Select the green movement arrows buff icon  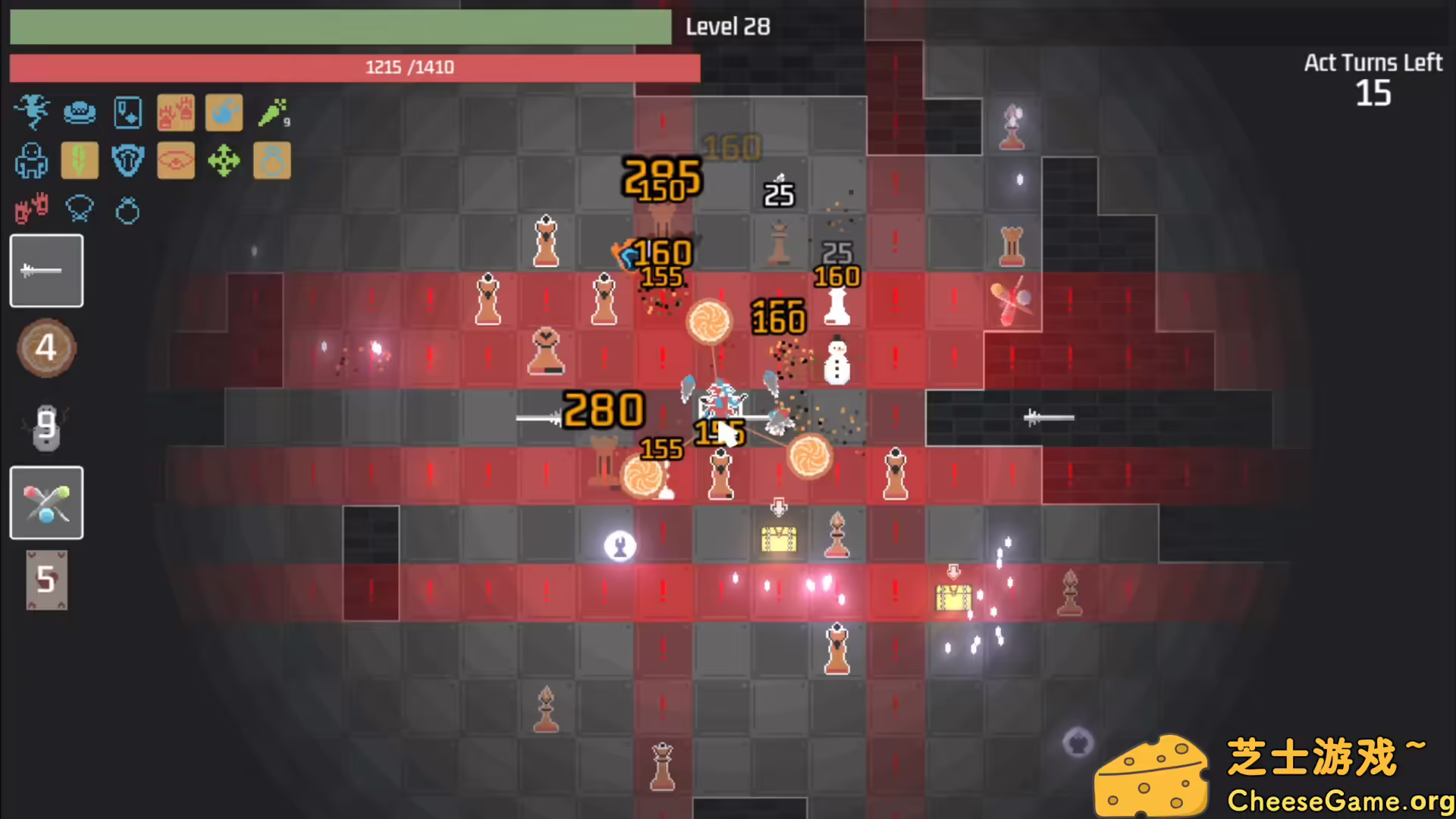click(x=224, y=161)
